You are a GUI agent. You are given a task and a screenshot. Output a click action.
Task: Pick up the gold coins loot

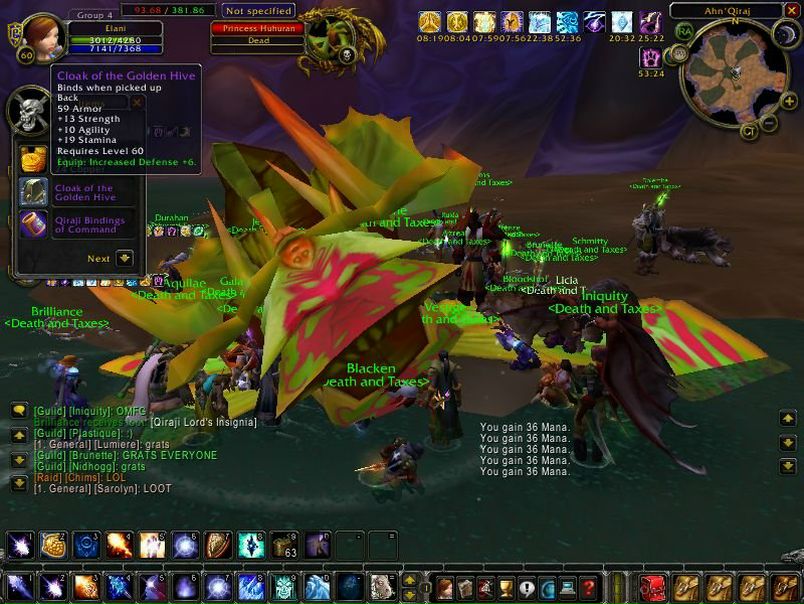[35, 159]
